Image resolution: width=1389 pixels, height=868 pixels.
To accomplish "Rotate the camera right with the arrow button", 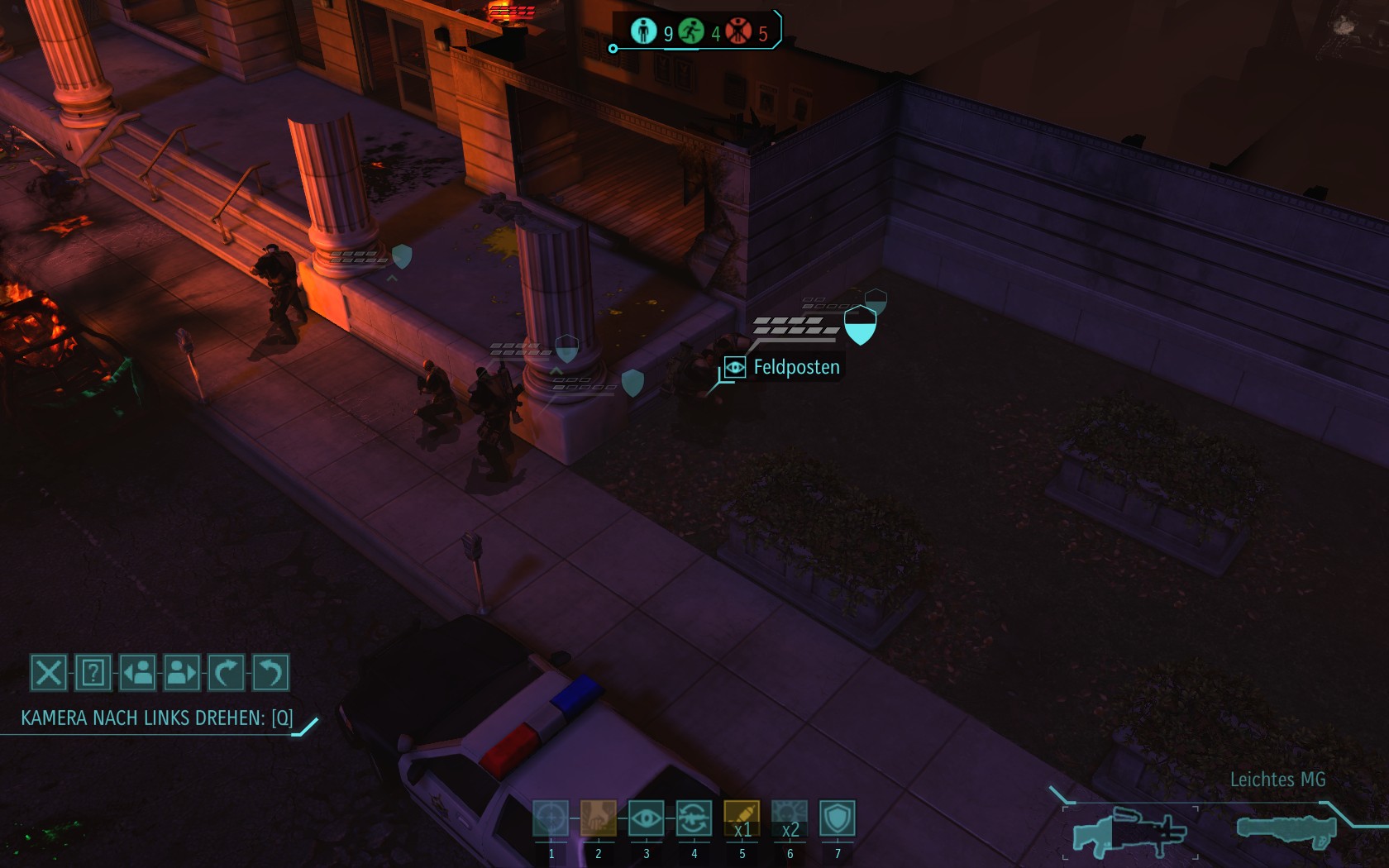I will tap(226, 673).
